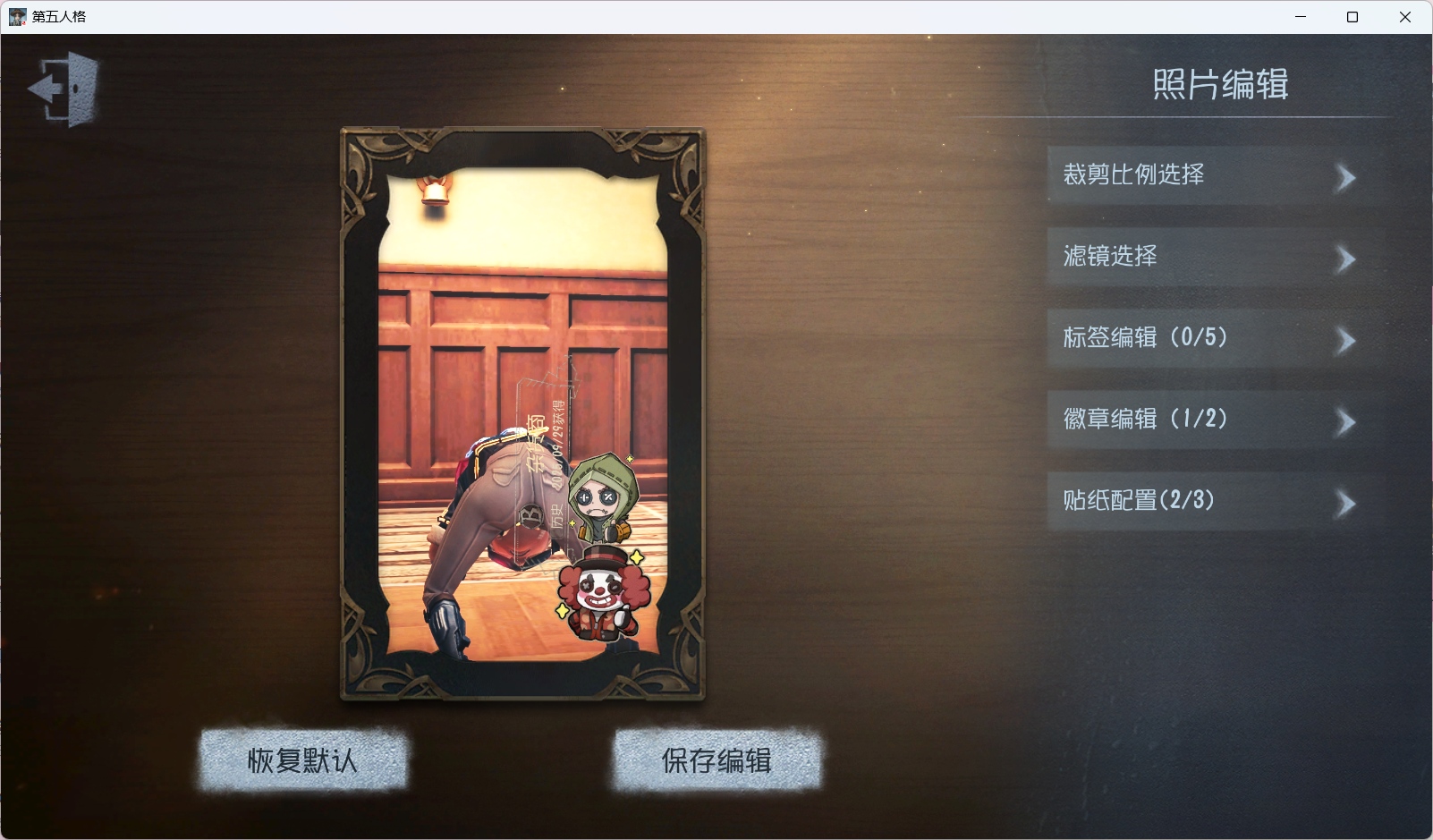Open 裁剪比例选择 crop ratio options
The image size is (1433, 840).
coord(1209,175)
